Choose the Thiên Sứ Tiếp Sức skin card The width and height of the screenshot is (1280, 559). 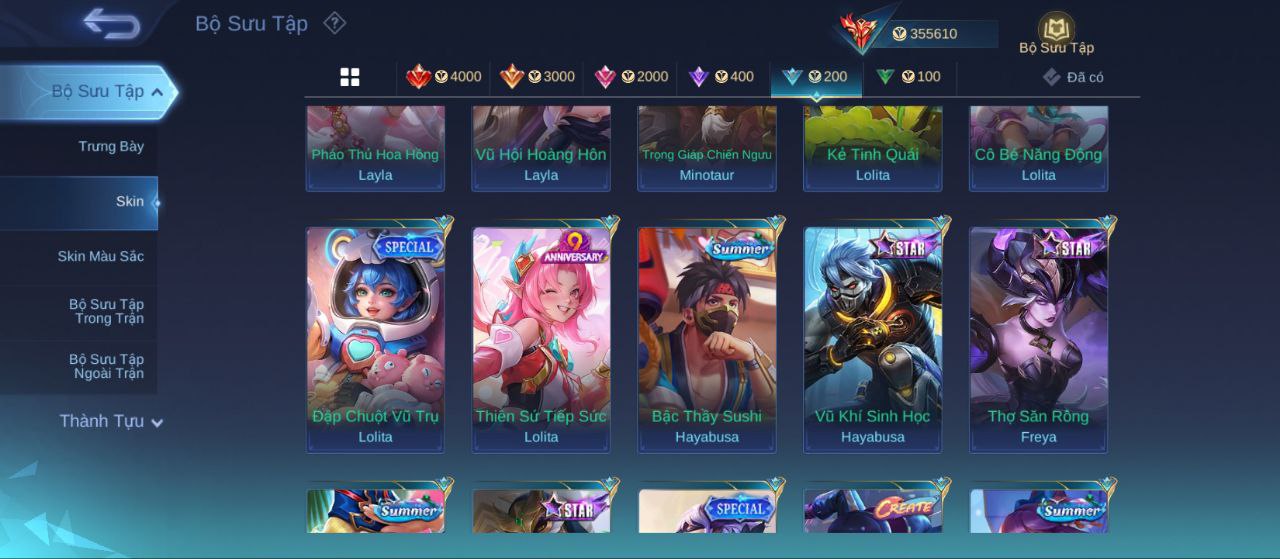pyautogui.click(x=541, y=340)
